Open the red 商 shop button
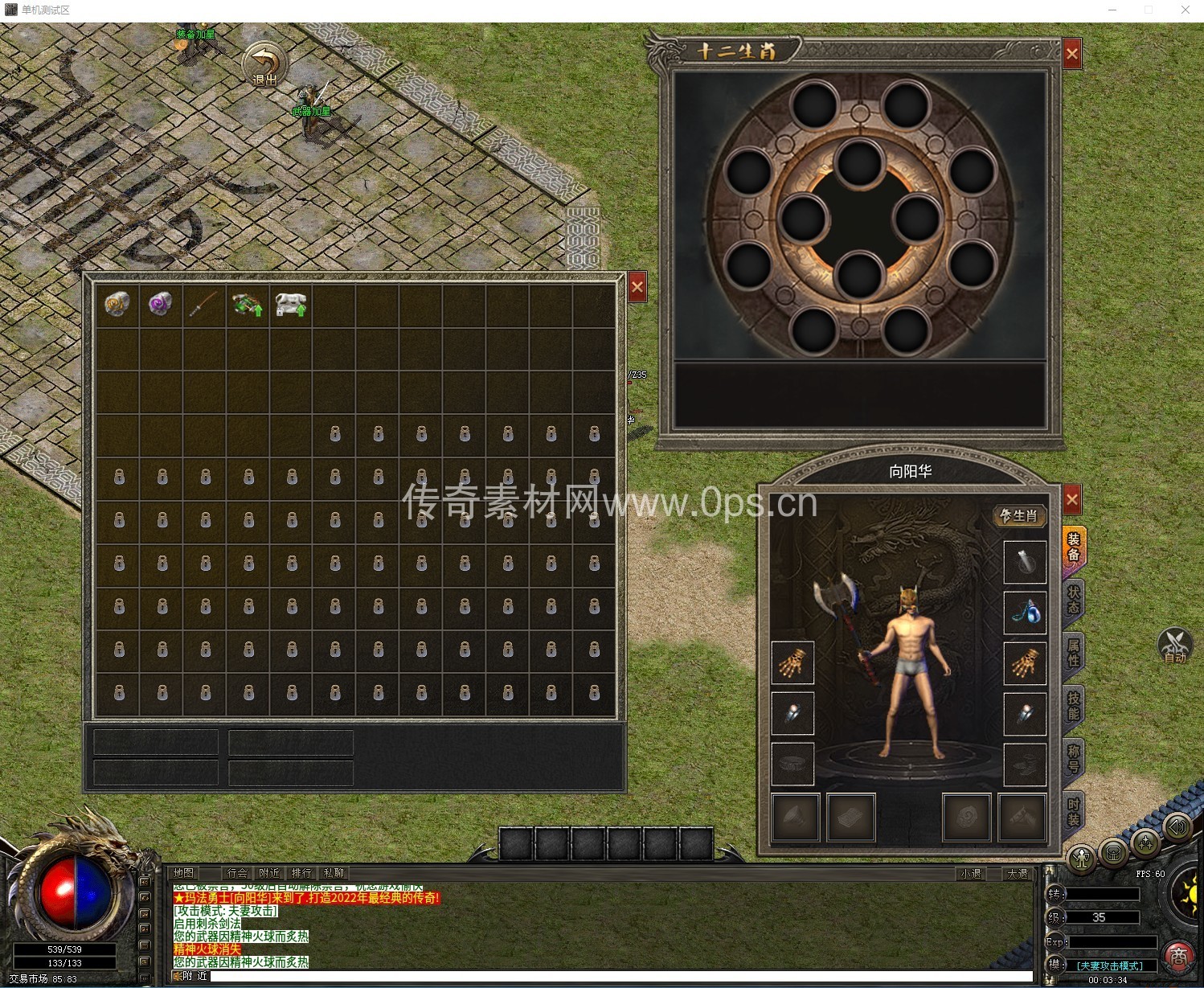 click(1178, 956)
